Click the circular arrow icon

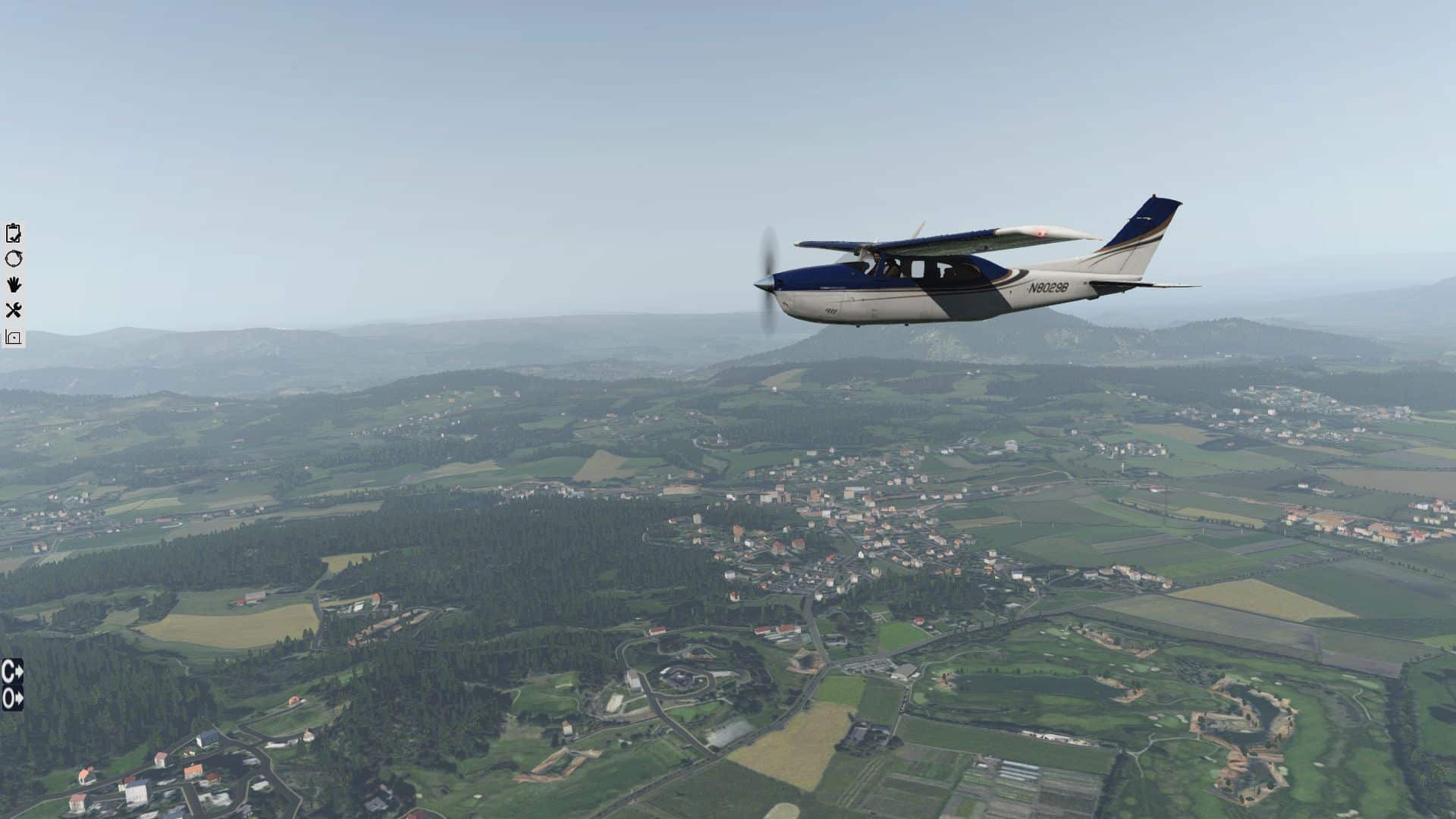point(13,259)
